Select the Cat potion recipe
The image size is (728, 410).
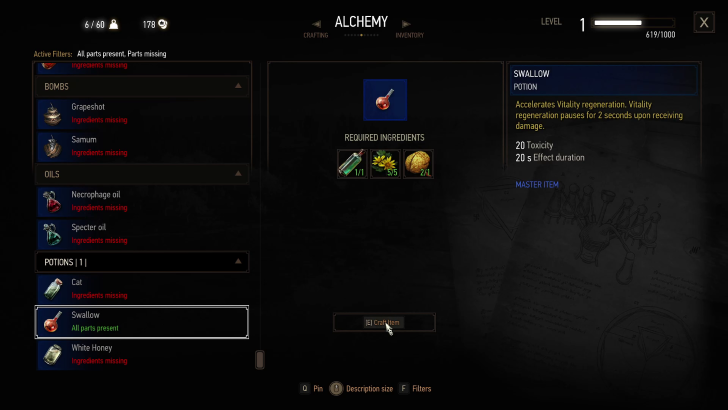coord(141,288)
